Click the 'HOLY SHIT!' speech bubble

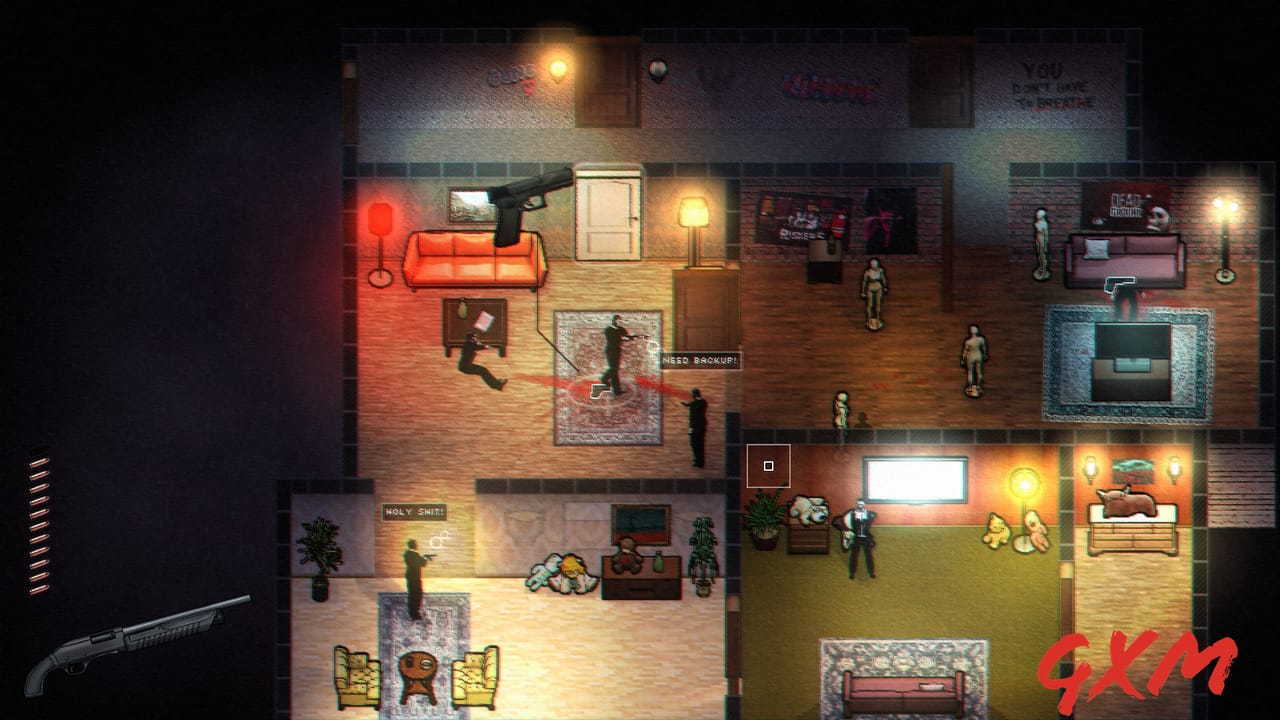coord(415,510)
